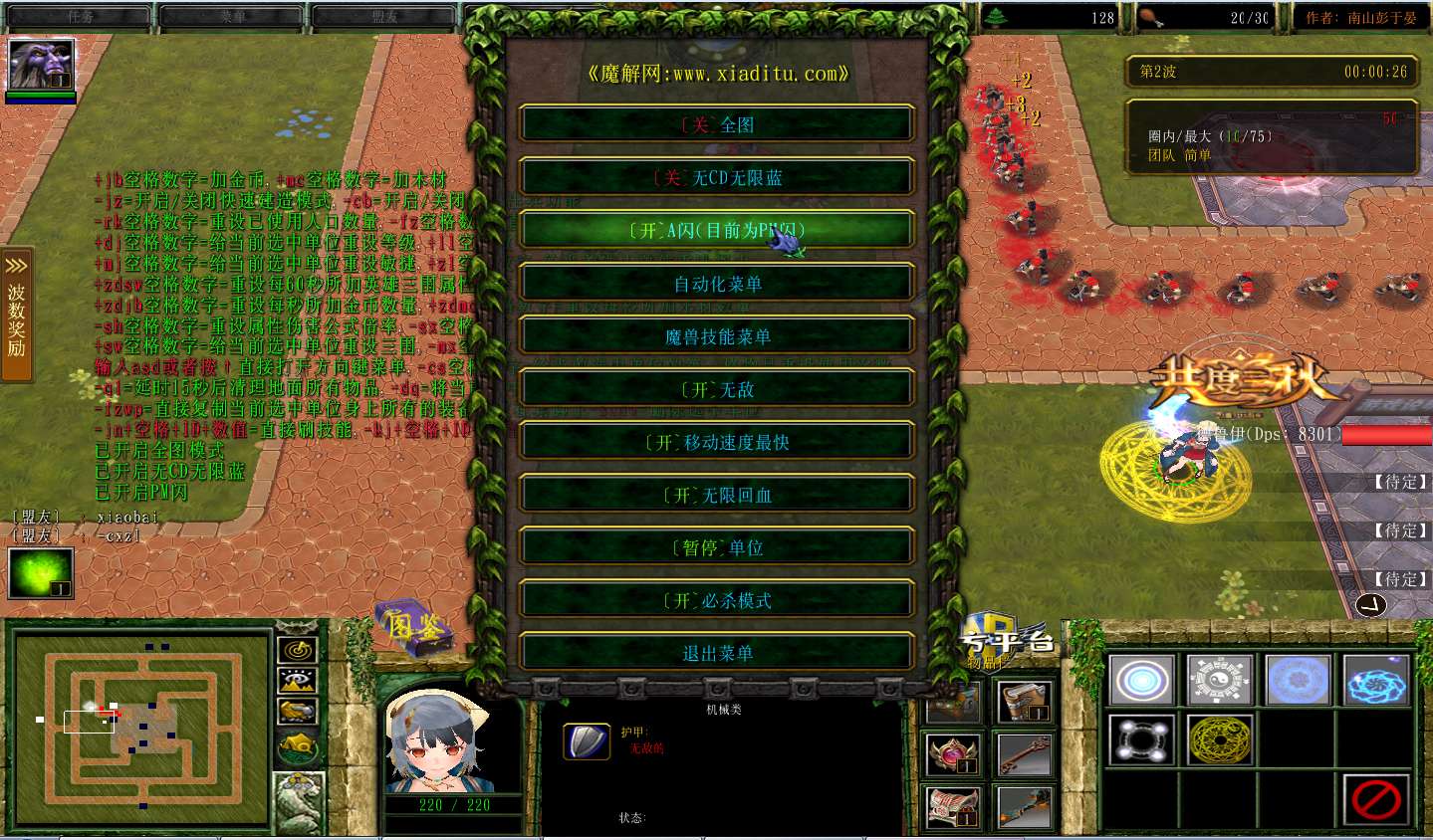Select the yin-yang circle skill icon
Viewport: 1433px width, 840px height.
[x=1220, y=682]
